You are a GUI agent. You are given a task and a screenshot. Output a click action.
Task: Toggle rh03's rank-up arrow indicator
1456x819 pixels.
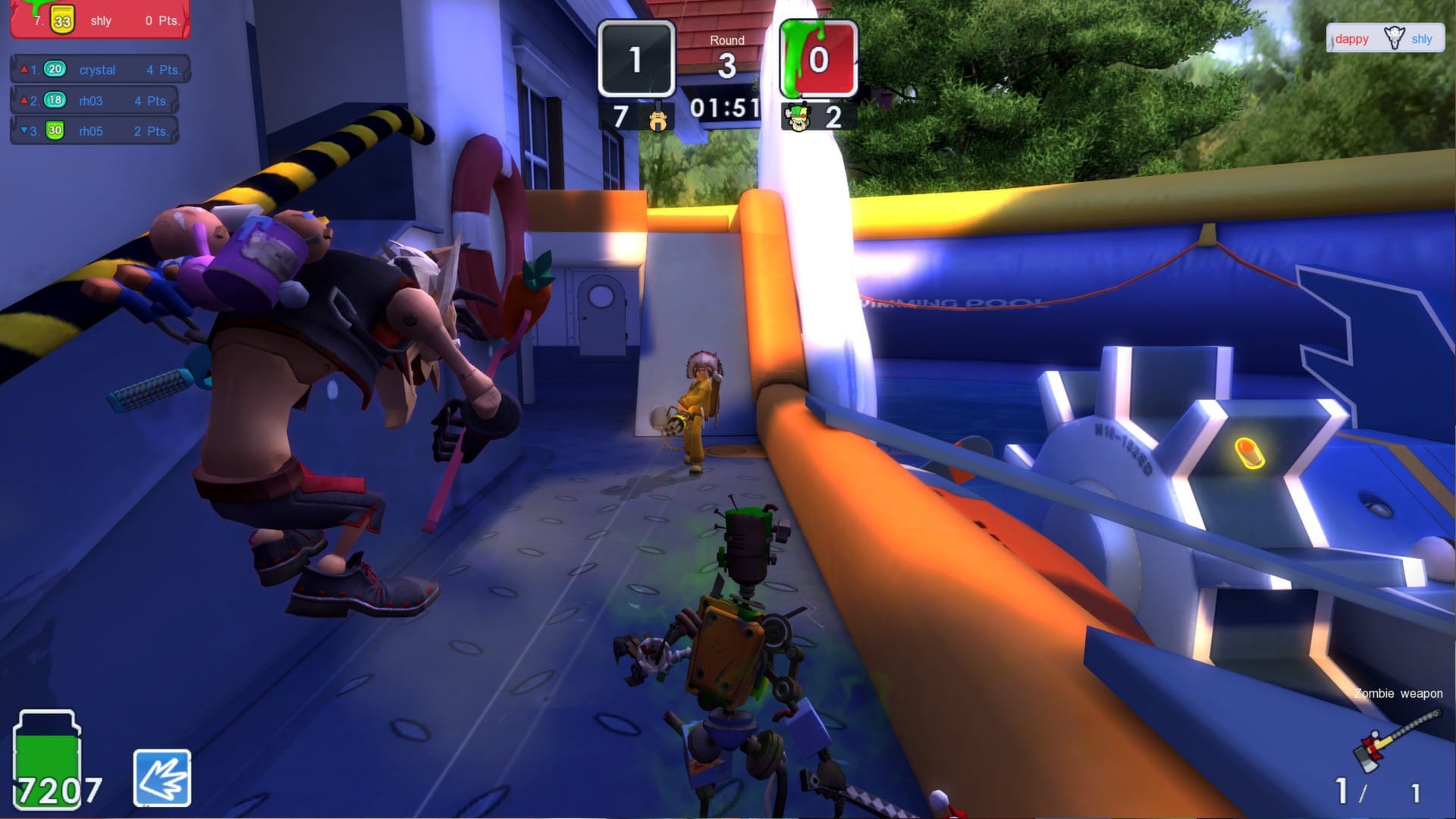click(x=23, y=100)
